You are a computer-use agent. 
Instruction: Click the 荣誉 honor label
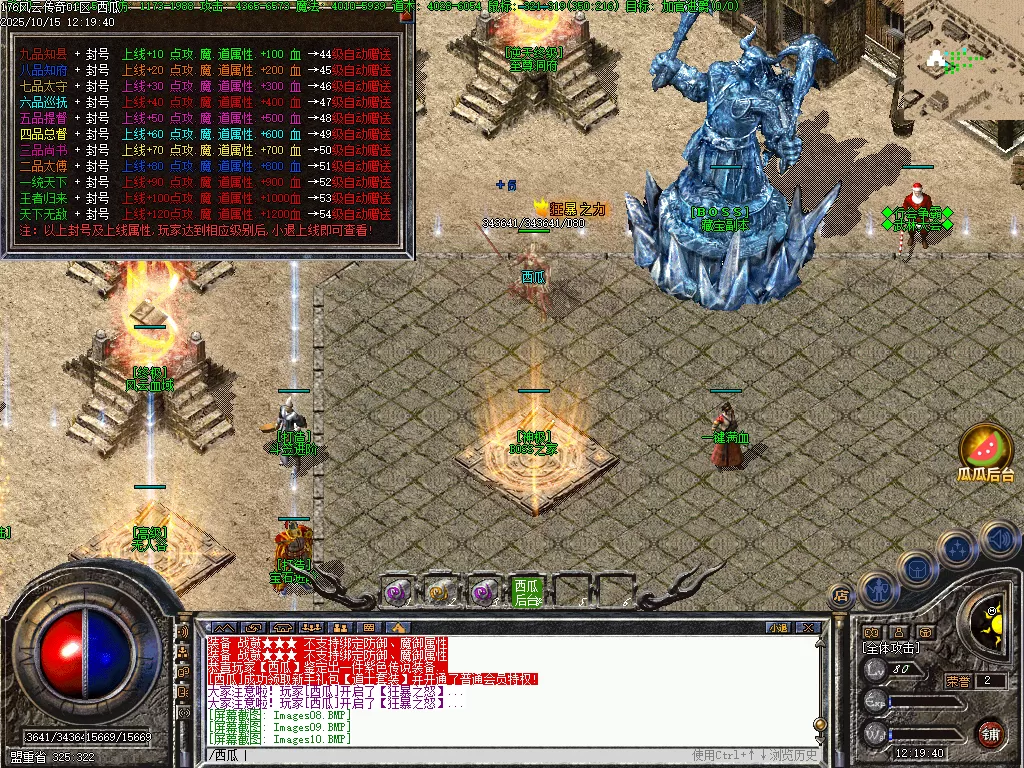959,681
